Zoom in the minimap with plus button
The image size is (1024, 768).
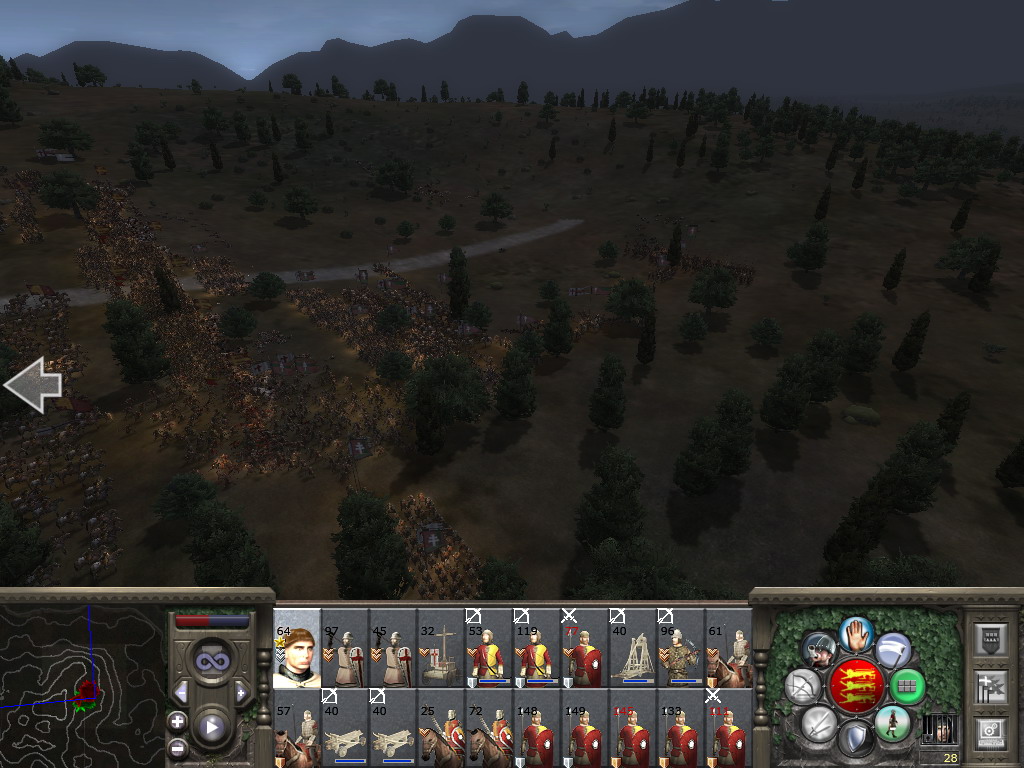click(x=178, y=721)
